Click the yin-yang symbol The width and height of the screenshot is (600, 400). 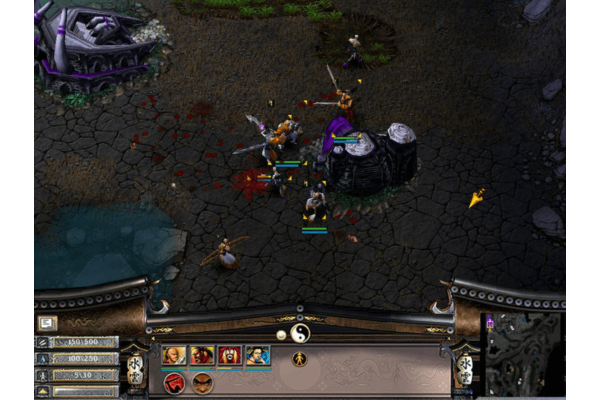tap(300, 331)
